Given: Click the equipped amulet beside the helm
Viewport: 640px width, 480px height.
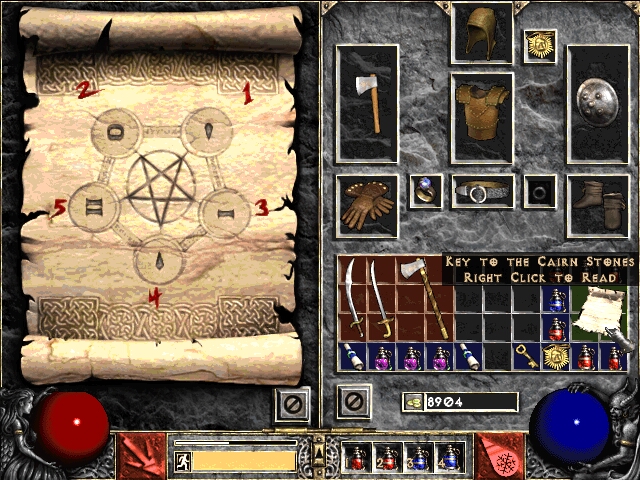Looking at the screenshot, I should tap(541, 46).
